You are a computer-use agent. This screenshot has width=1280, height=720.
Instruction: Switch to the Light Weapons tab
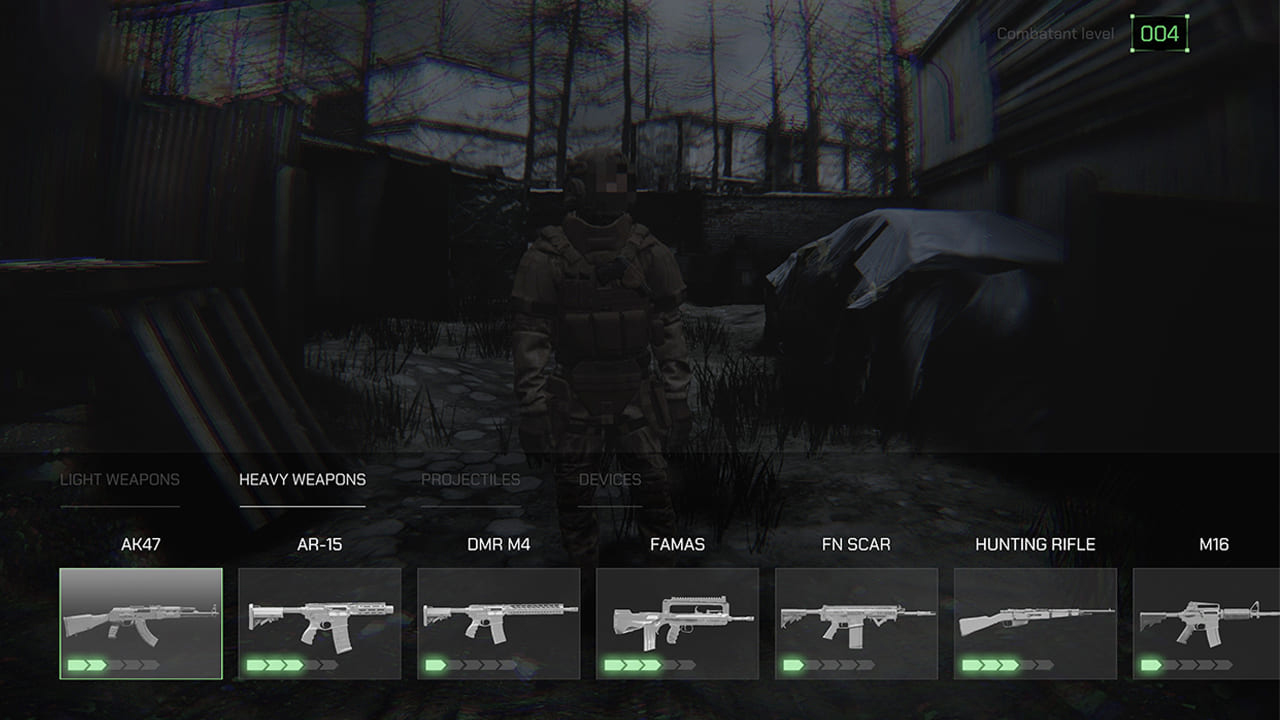[120, 479]
